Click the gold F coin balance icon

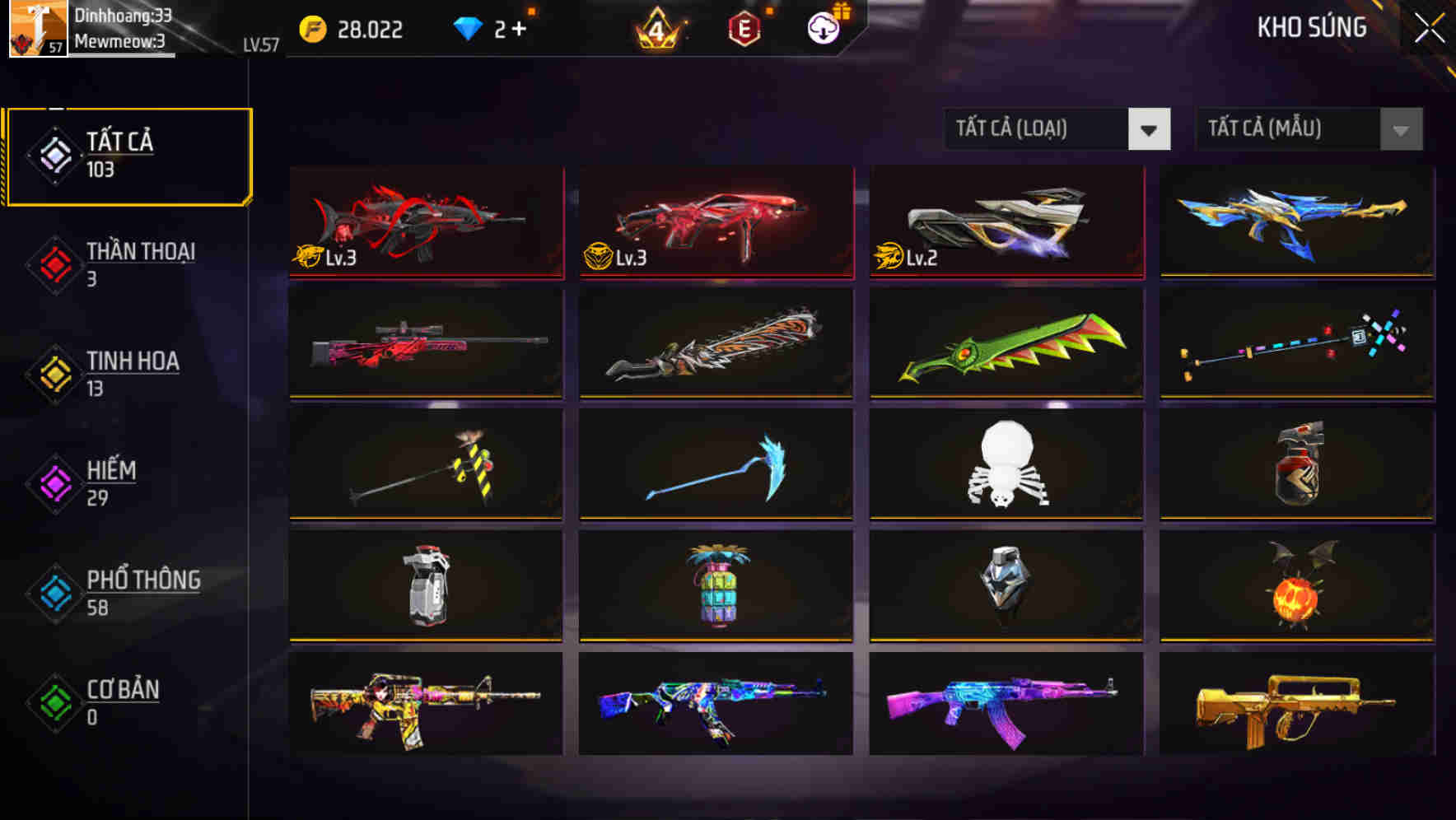tap(313, 27)
